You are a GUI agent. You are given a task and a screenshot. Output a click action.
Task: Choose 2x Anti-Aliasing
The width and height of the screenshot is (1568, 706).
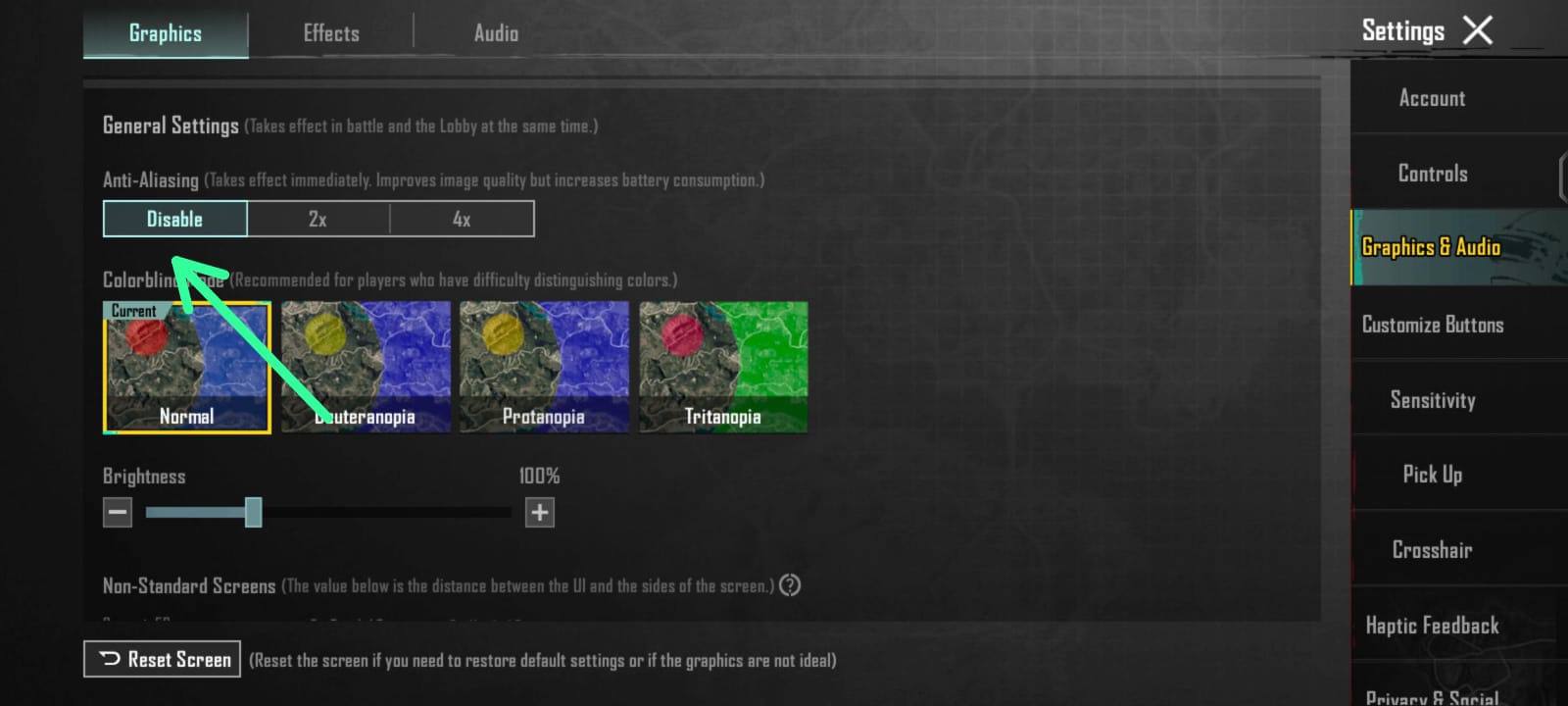click(318, 219)
